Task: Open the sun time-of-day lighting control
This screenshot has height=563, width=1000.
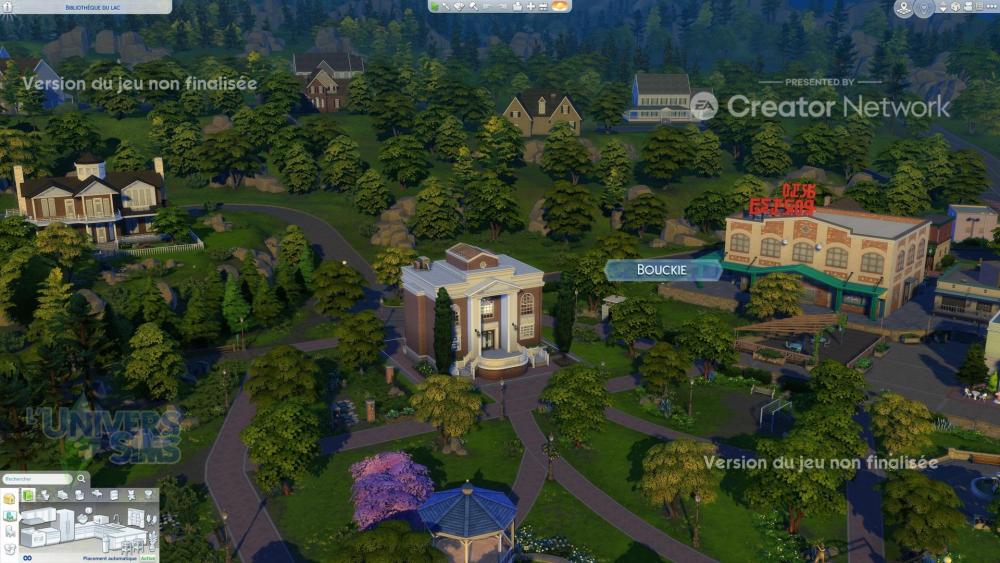Action: tap(560, 6)
